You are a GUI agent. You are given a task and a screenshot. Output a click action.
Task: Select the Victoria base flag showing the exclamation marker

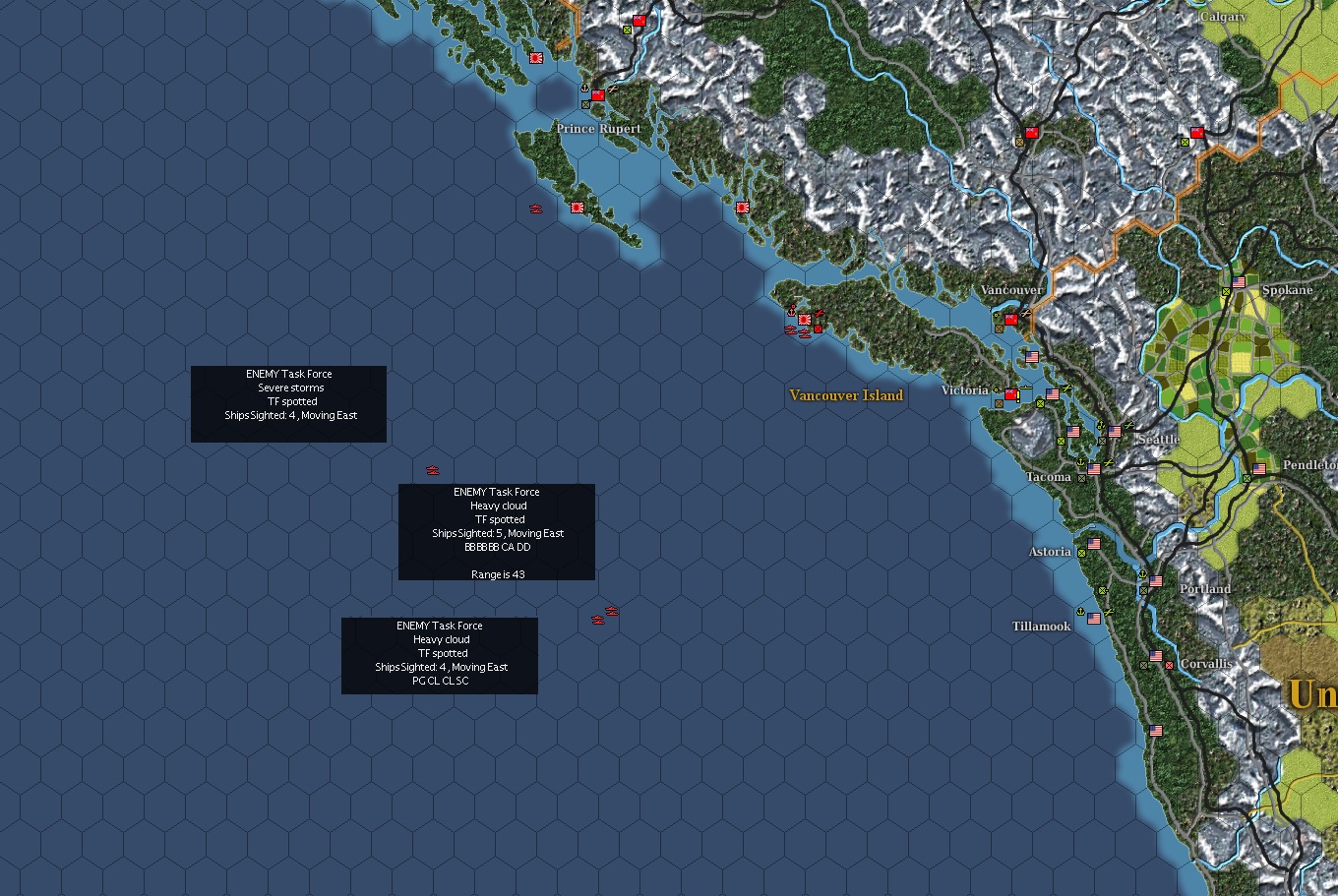tap(1012, 392)
